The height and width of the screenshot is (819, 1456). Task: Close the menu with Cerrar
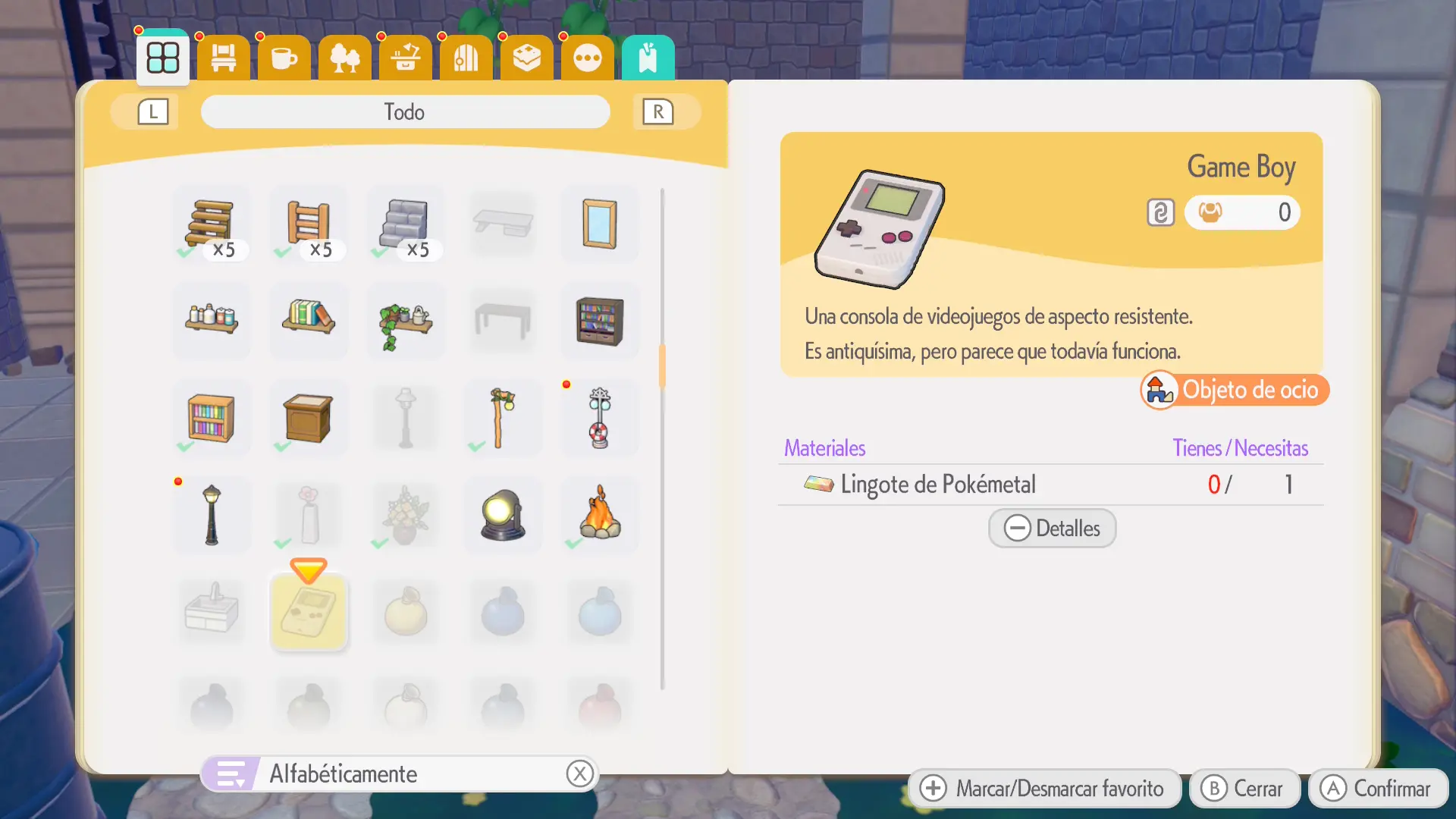(x=1244, y=789)
